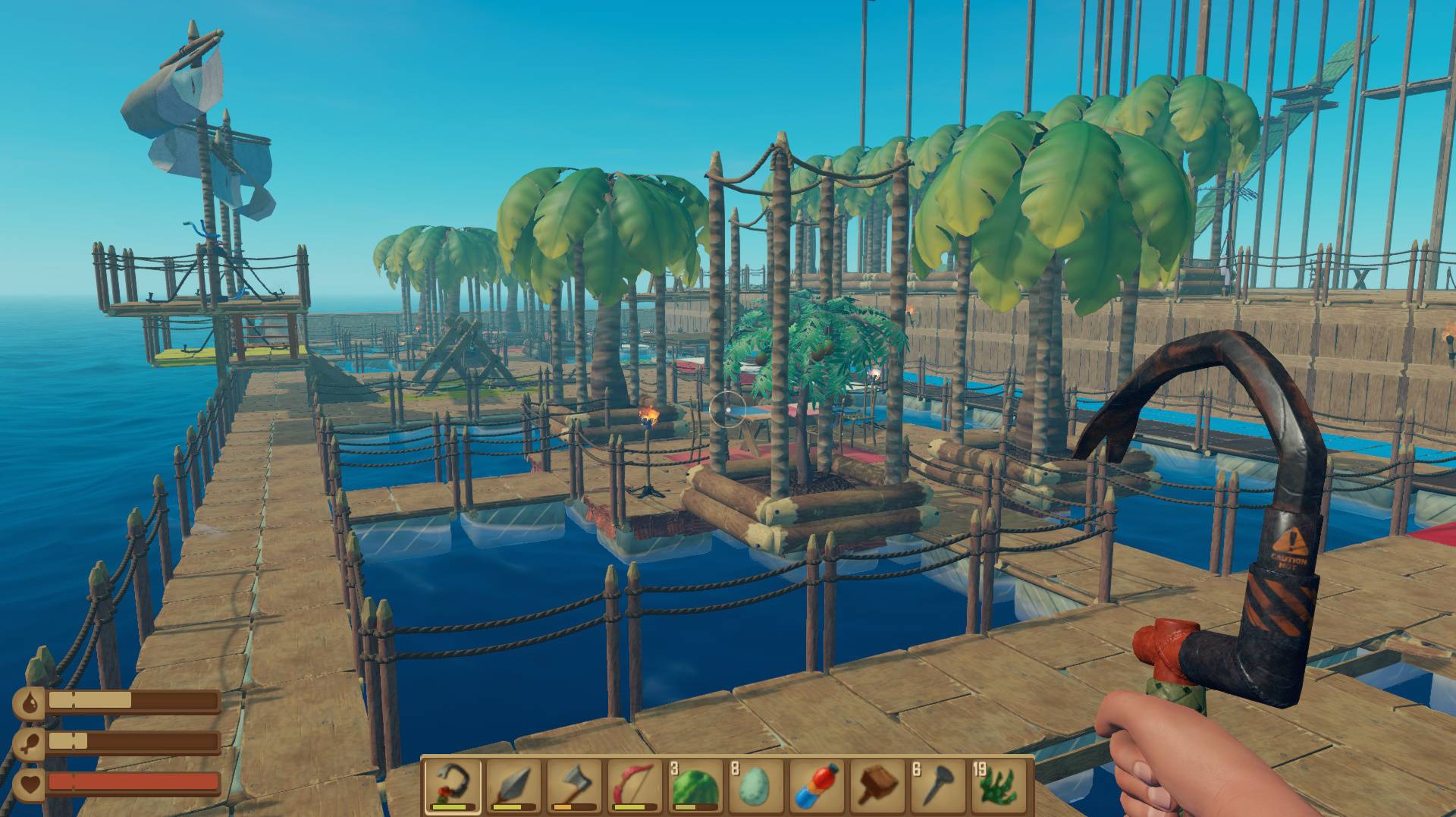The width and height of the screenshot is (1456, 817).
Task: Select the plastic bottle slot
Action: tap(817, 786)
